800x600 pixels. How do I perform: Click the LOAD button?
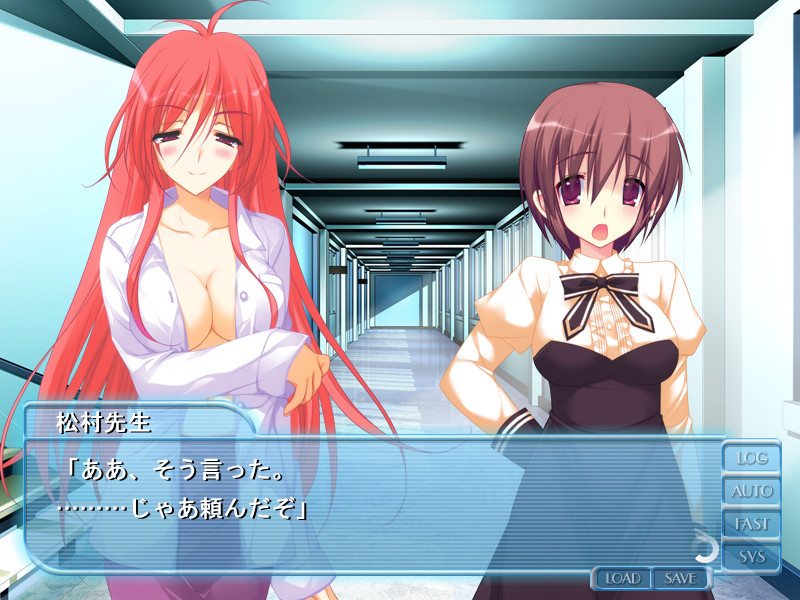pos(622,578)
